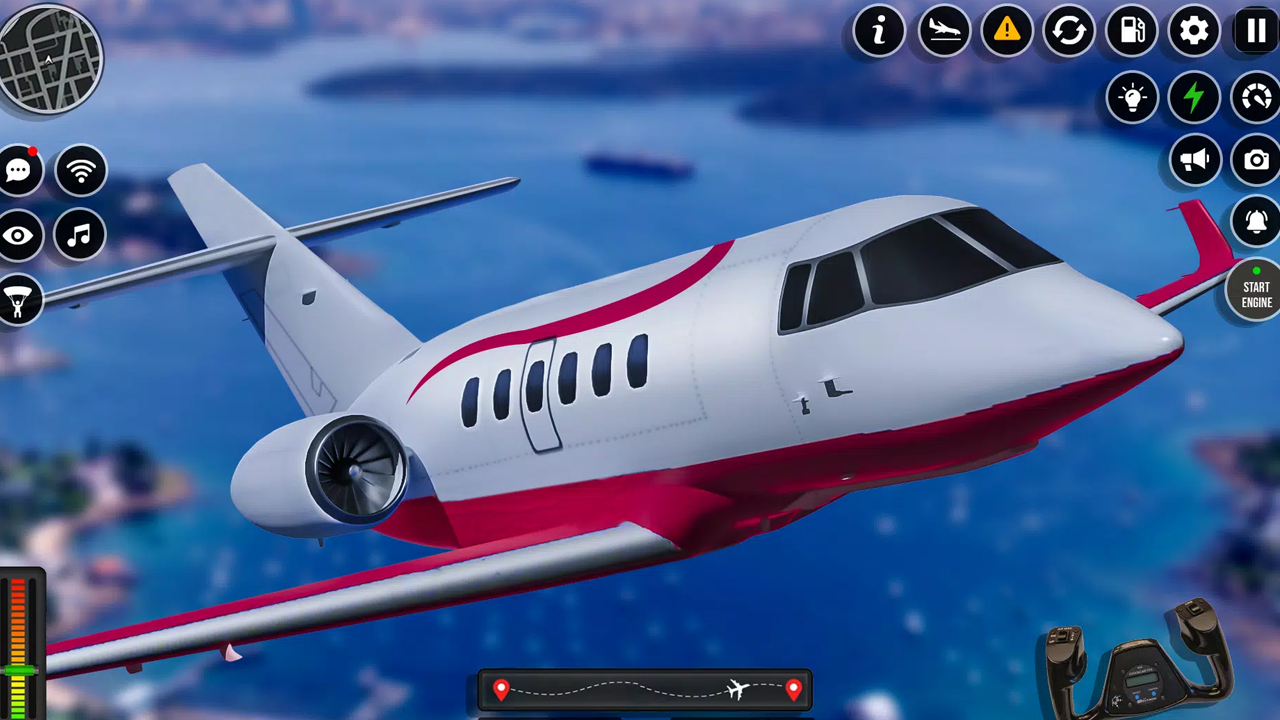
Task: Open chat with the speech bubble icon
Action: tap(18, 170)
